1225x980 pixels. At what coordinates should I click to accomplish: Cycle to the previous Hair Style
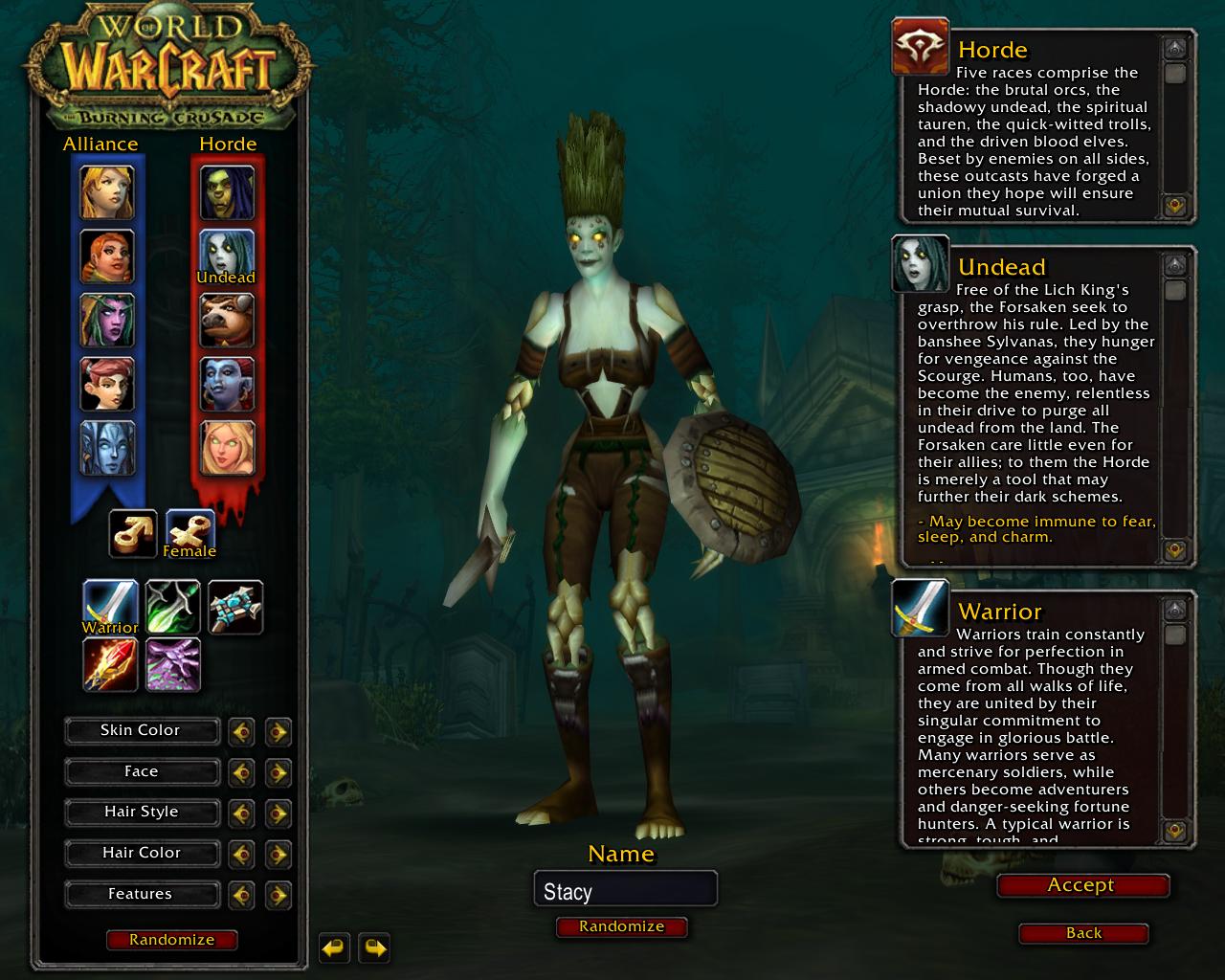pyautogui.click(x=241, y=813)
